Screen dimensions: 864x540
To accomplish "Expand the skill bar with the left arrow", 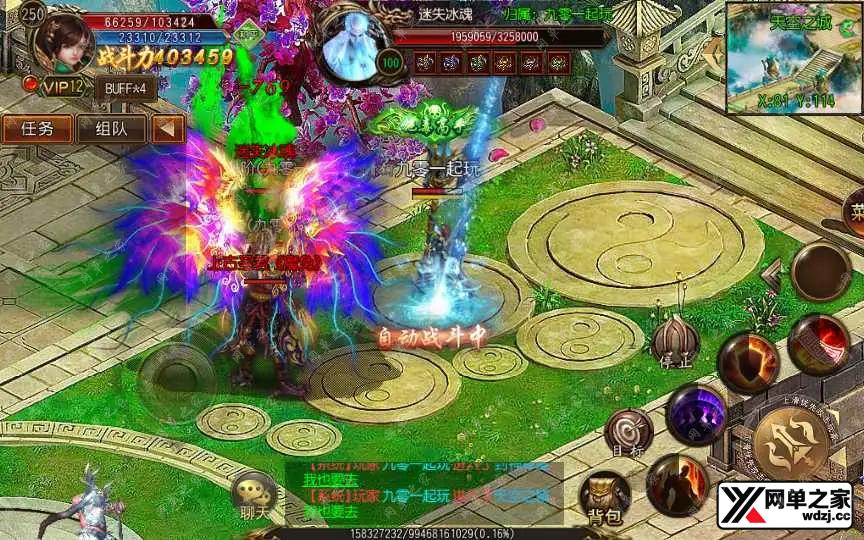I will point(771,271).
